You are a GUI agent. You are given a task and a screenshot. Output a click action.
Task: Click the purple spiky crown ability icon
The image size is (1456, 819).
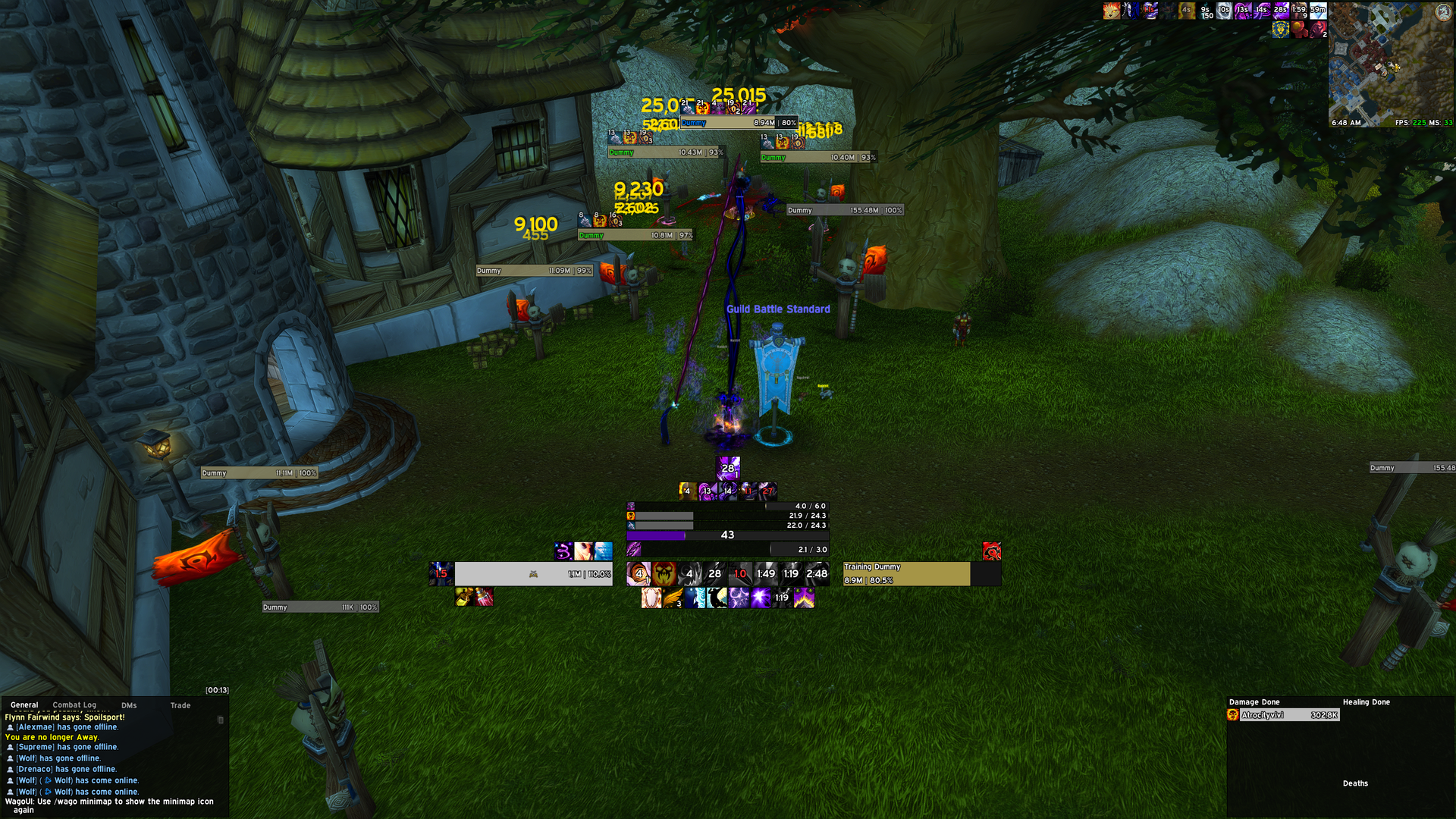[804, 598]
